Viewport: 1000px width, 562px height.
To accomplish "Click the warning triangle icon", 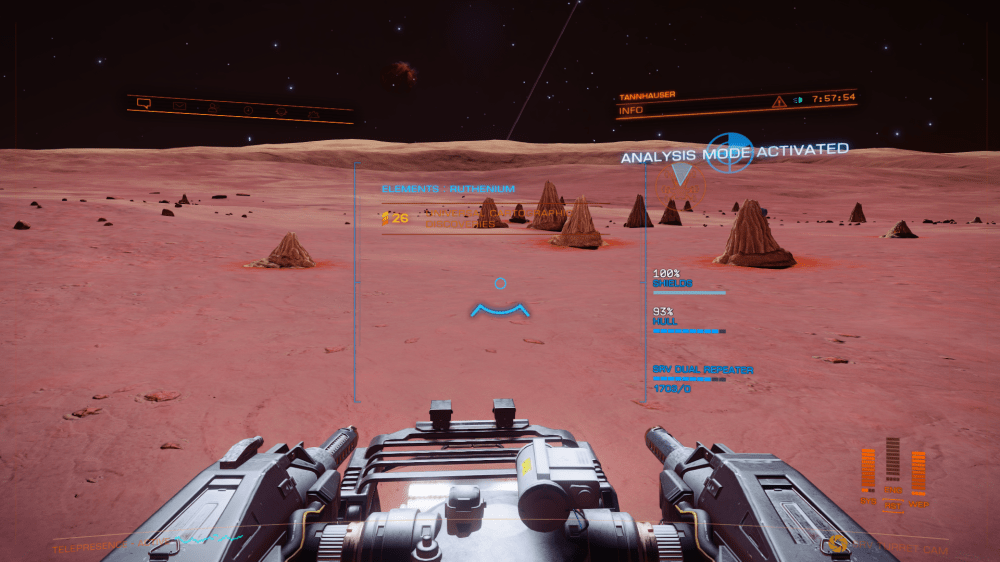I will point(779,102).
